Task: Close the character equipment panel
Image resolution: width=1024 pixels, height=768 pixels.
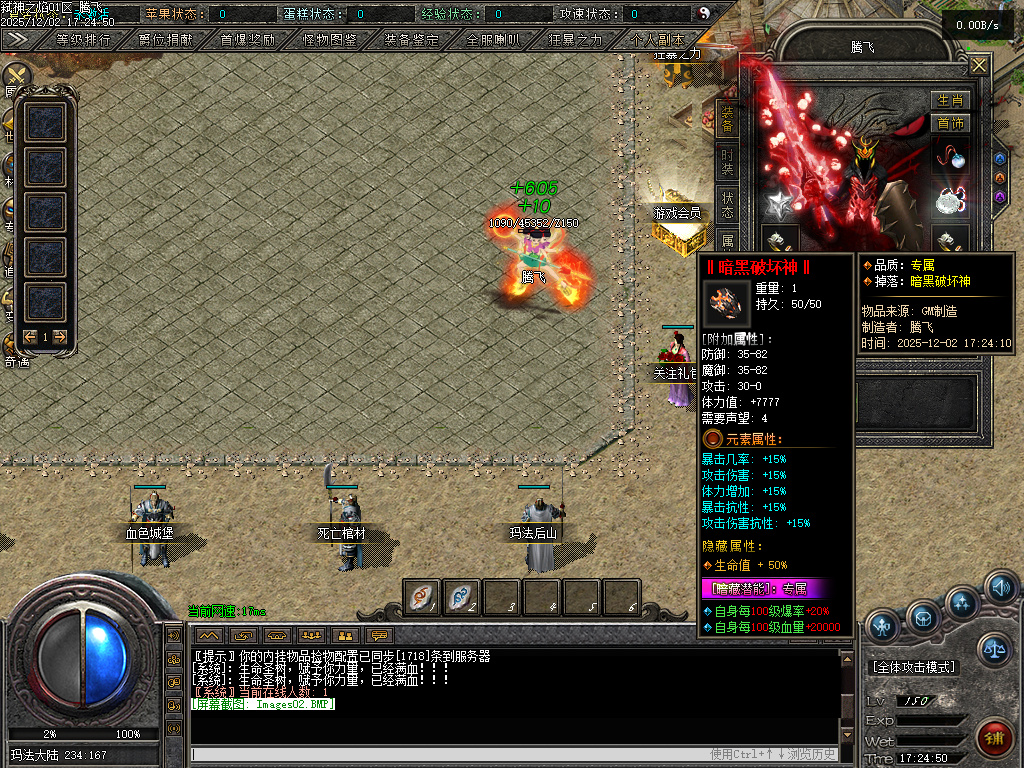Action: coord(978,66)
